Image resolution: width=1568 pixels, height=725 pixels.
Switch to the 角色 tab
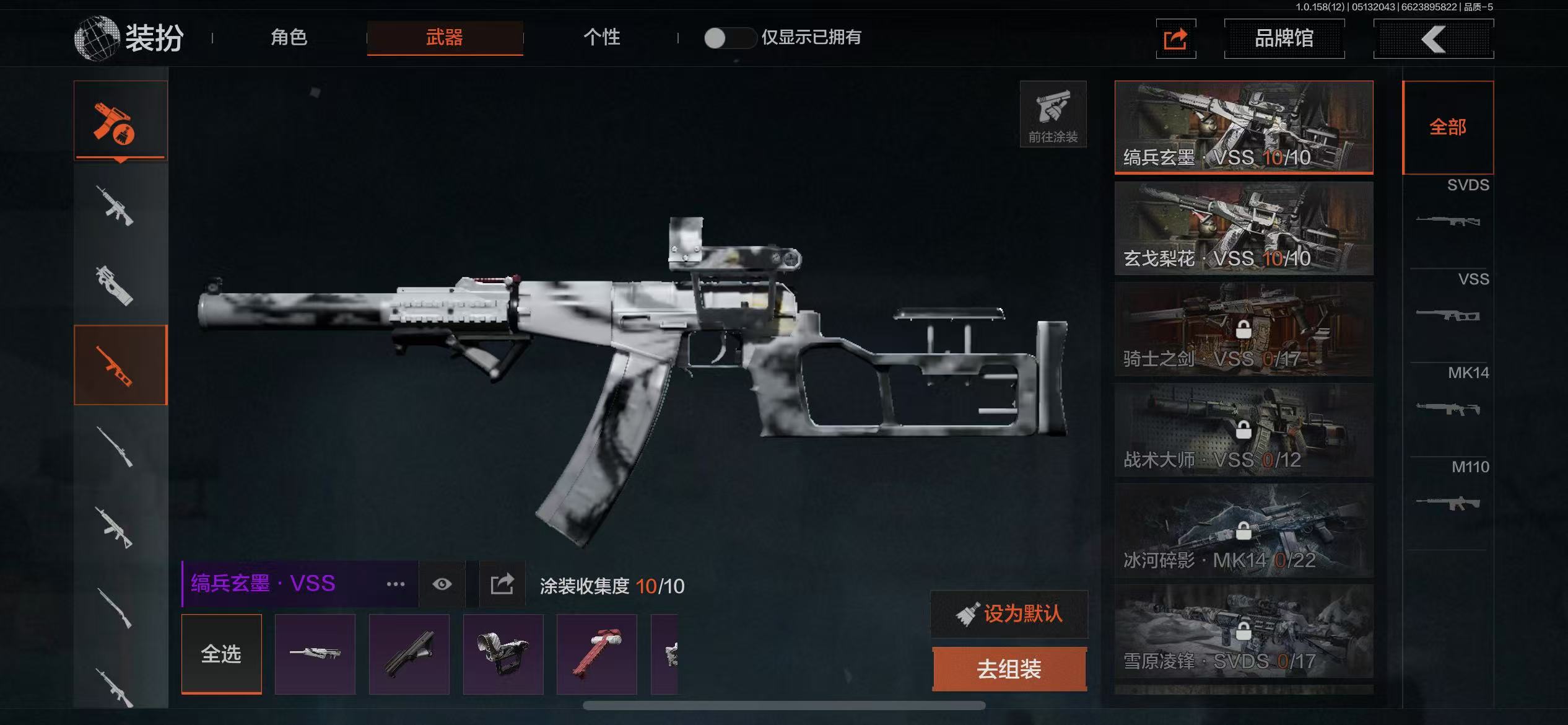point(289,37)
